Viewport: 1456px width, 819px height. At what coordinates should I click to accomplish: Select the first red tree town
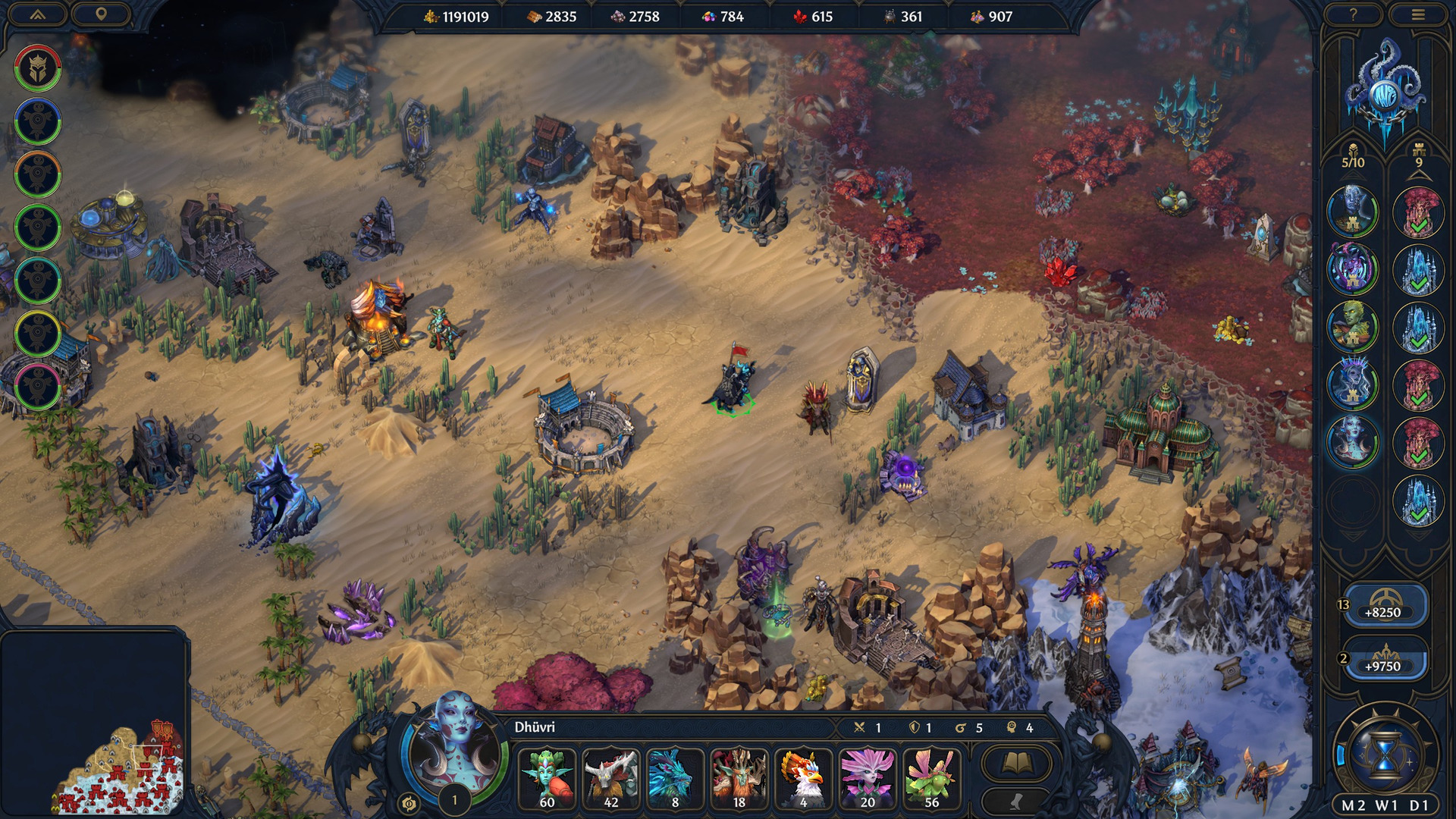(x=1419, y=212)
